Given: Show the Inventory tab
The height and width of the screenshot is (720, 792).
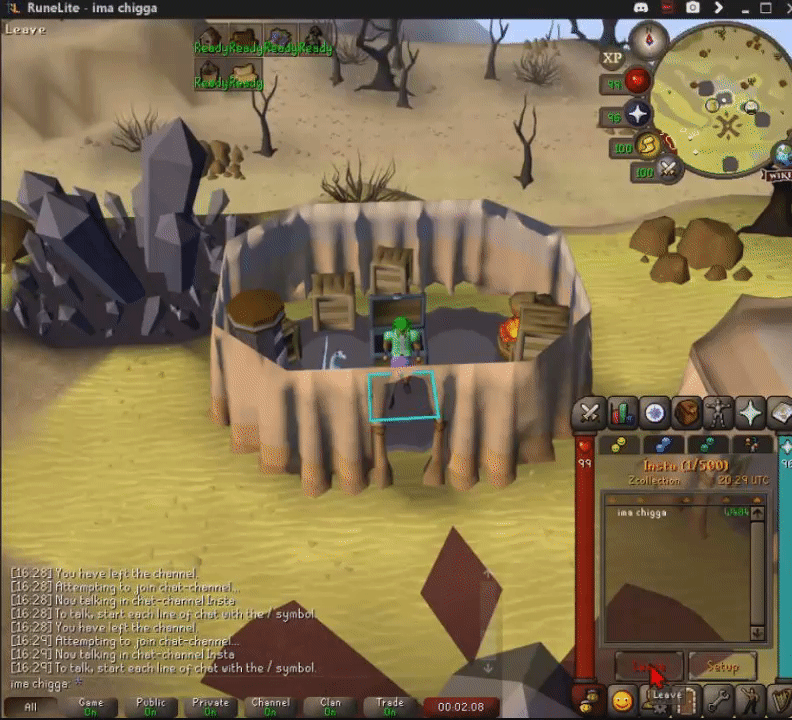Looking at the screenshot, I should (x=687, y=412).
